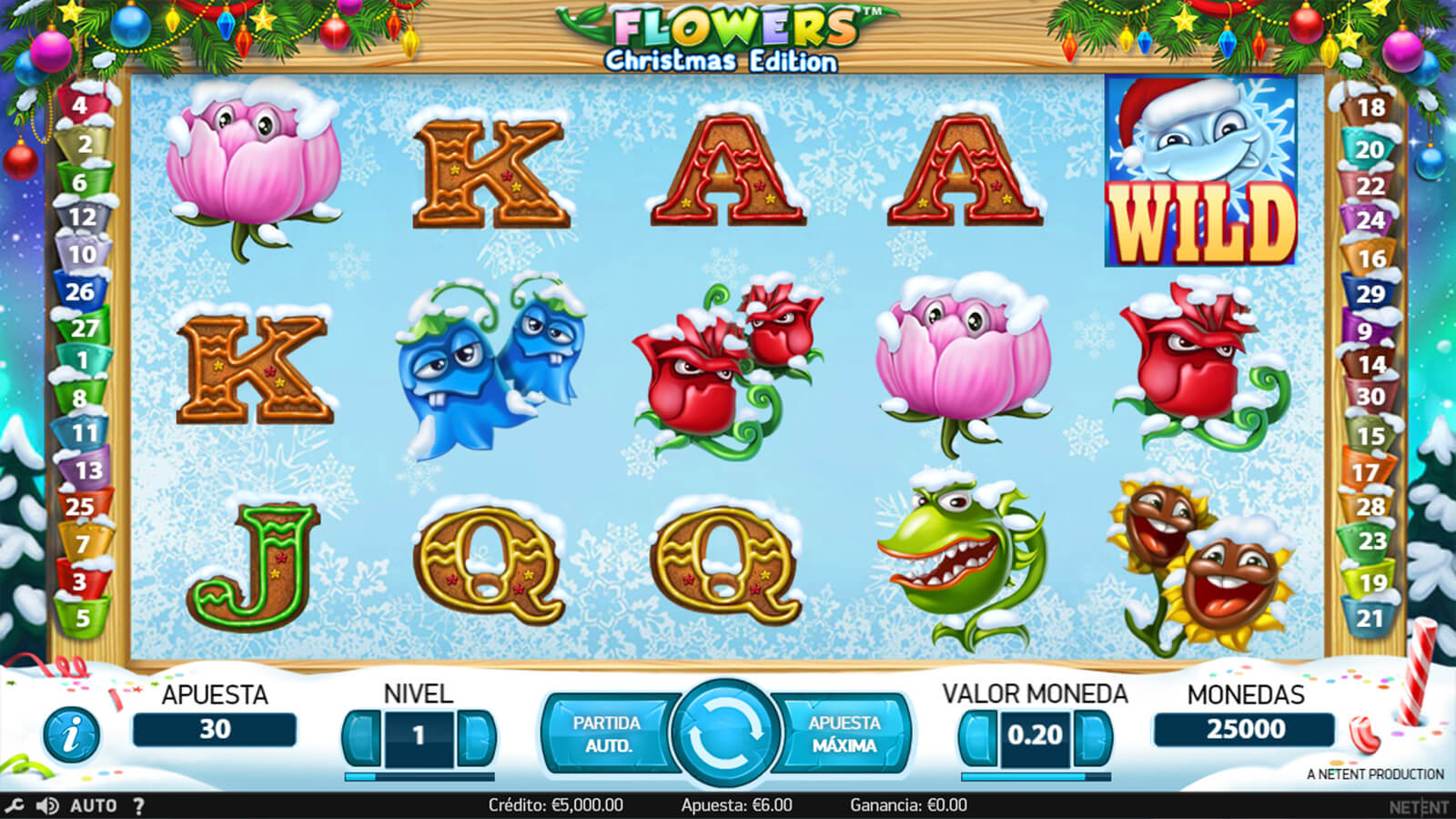This screenshot has width=1456, height=819.
Task: Highlight payline number 5 marker
Action: pyautogui.click(x=83, y=619)
